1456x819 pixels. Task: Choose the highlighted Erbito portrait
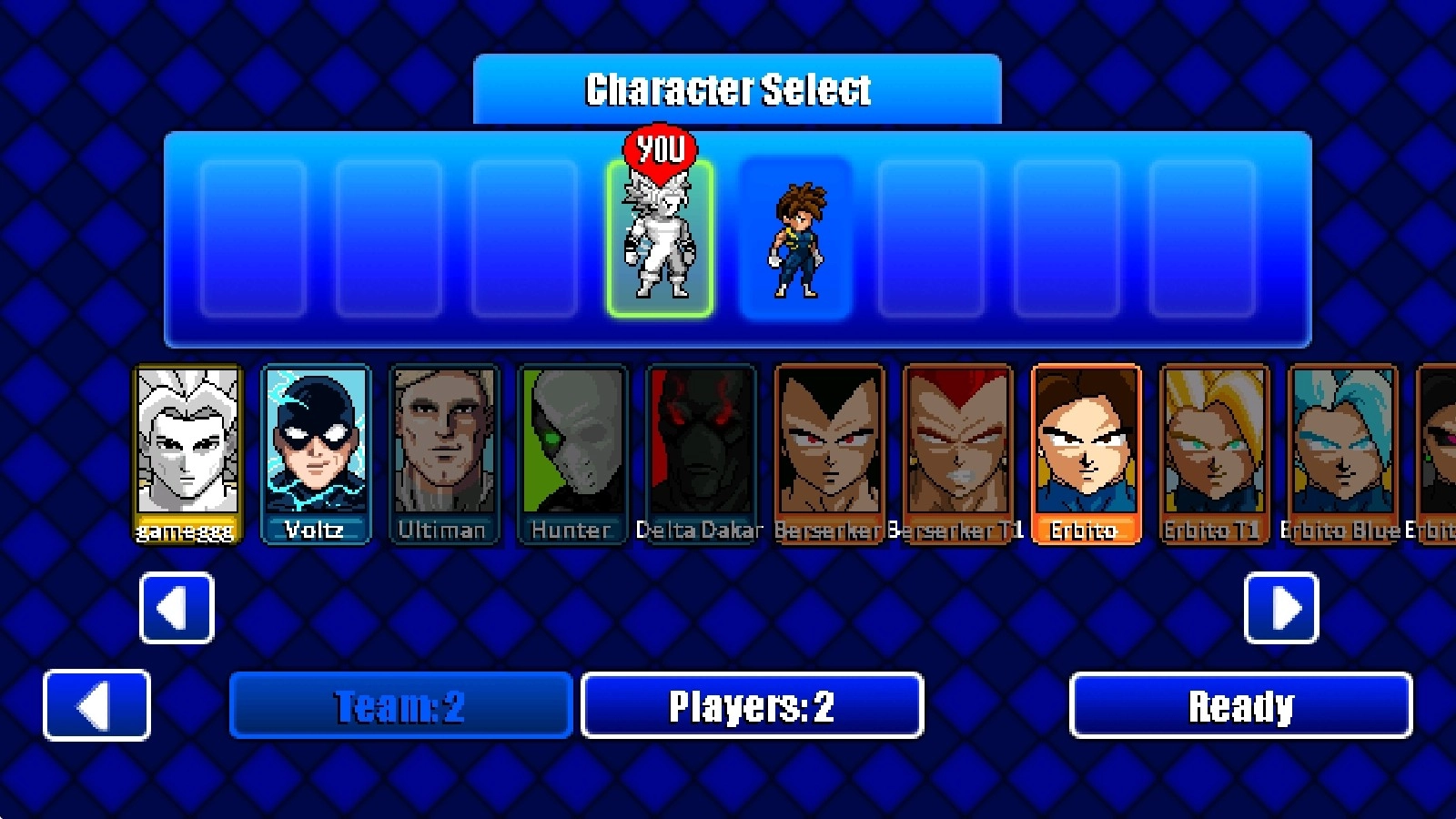1085,453
